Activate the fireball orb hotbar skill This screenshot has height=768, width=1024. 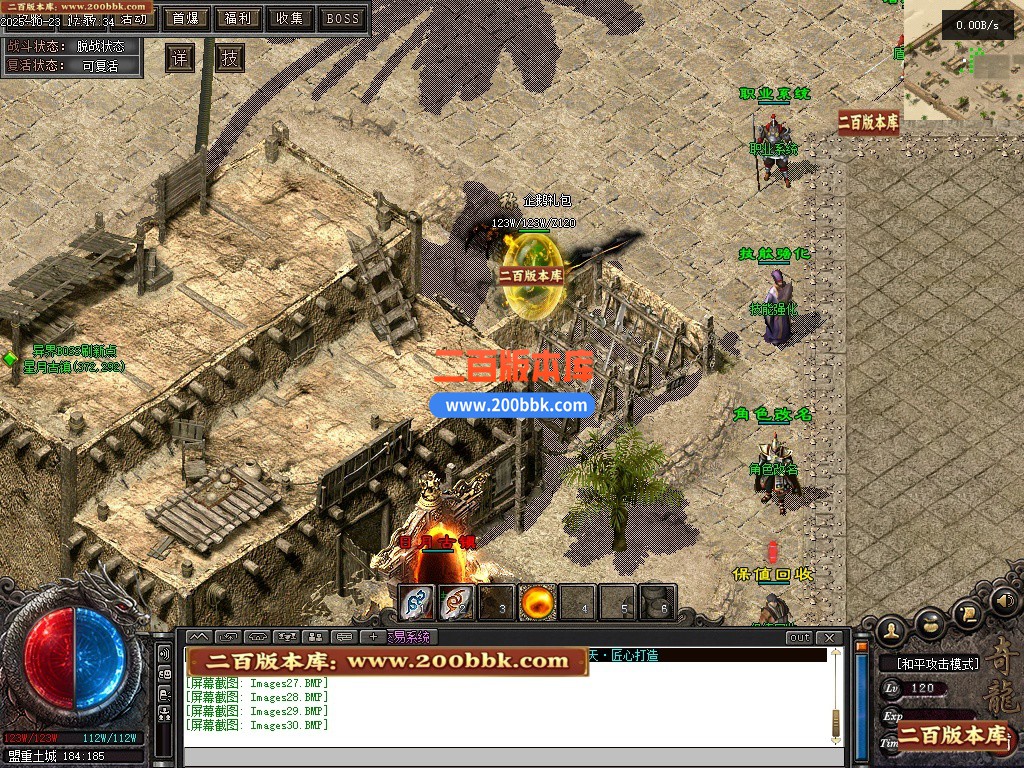538,602
